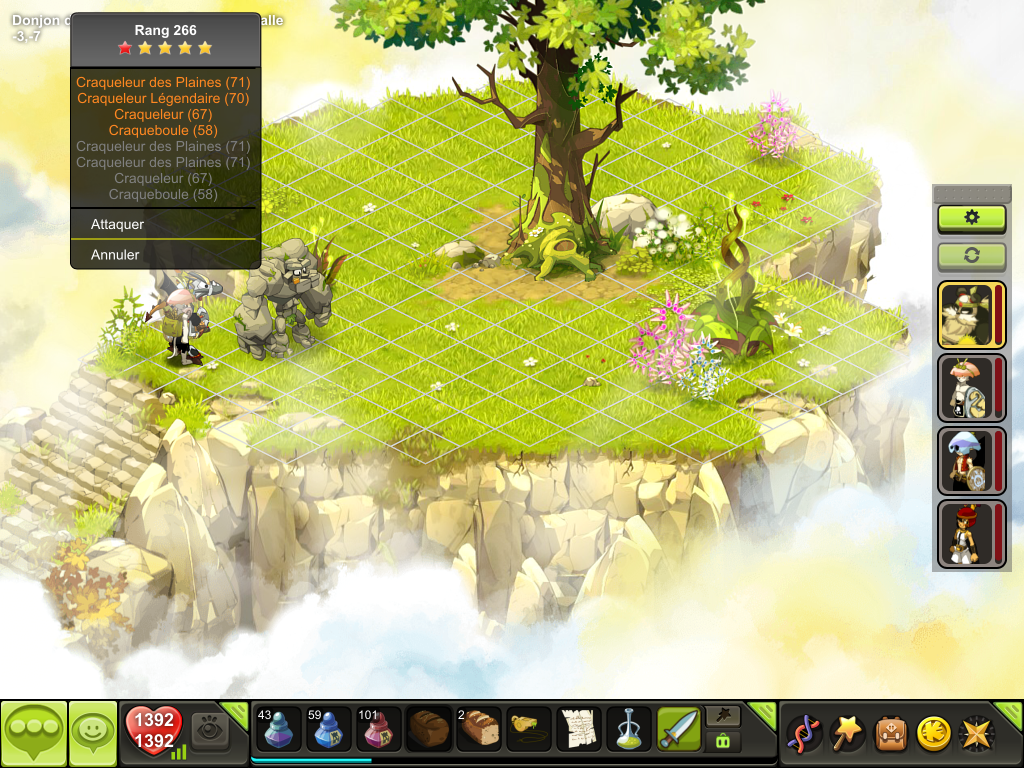Image resolution: width=1024 pixels, height=768 pixels.
Task: Click the DNA helix characteristics icon
Action: 804,733
